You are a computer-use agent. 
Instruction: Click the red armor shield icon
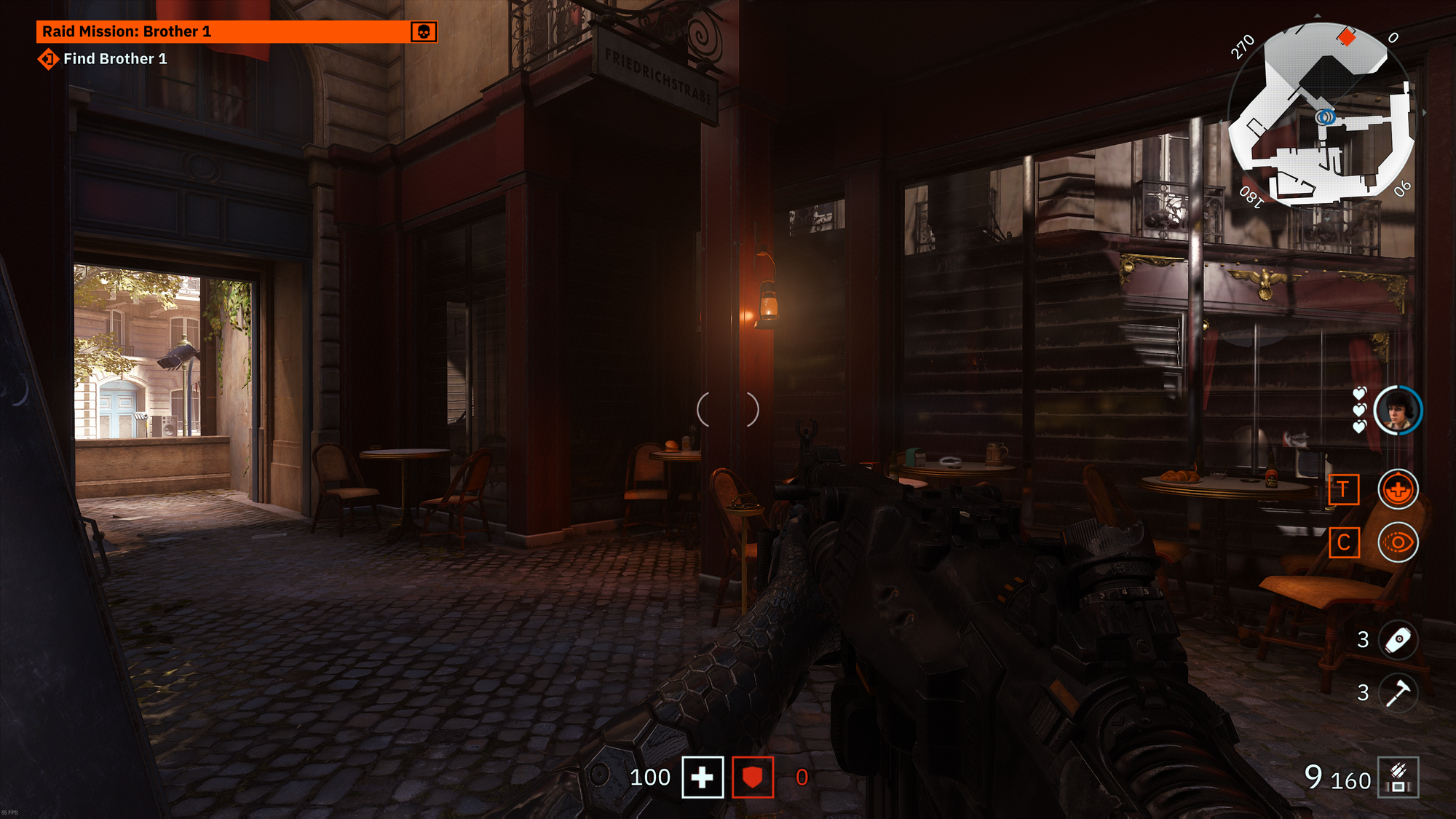click(753, 778)
